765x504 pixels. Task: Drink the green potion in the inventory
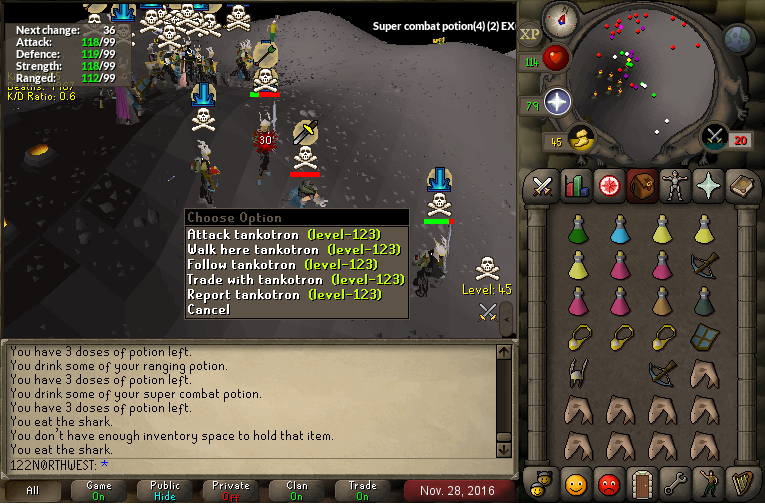(577, 230)
